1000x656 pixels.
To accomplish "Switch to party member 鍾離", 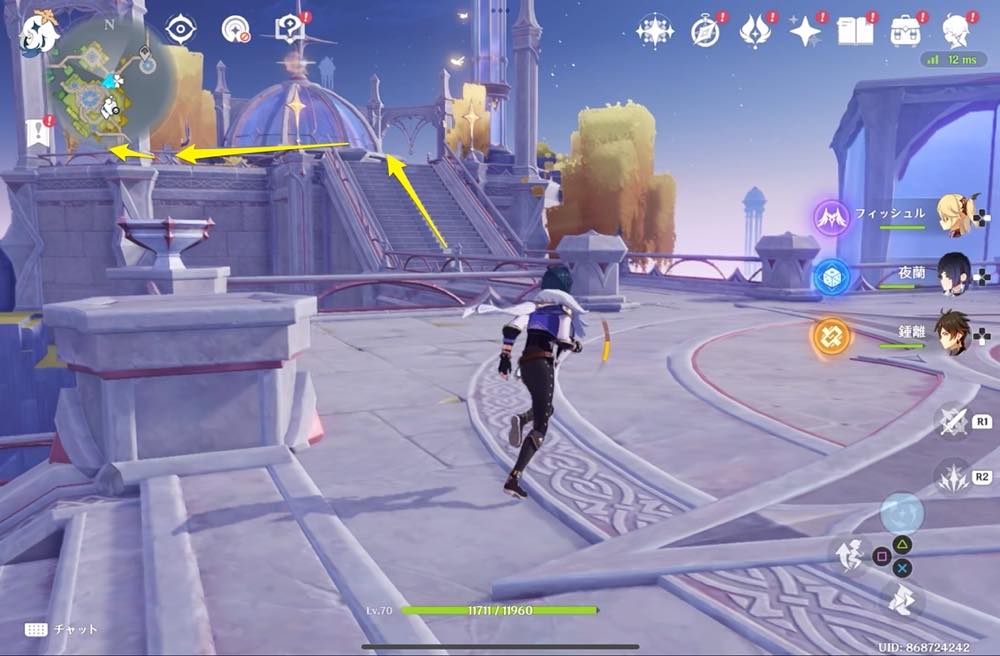I will coord(955,331).
